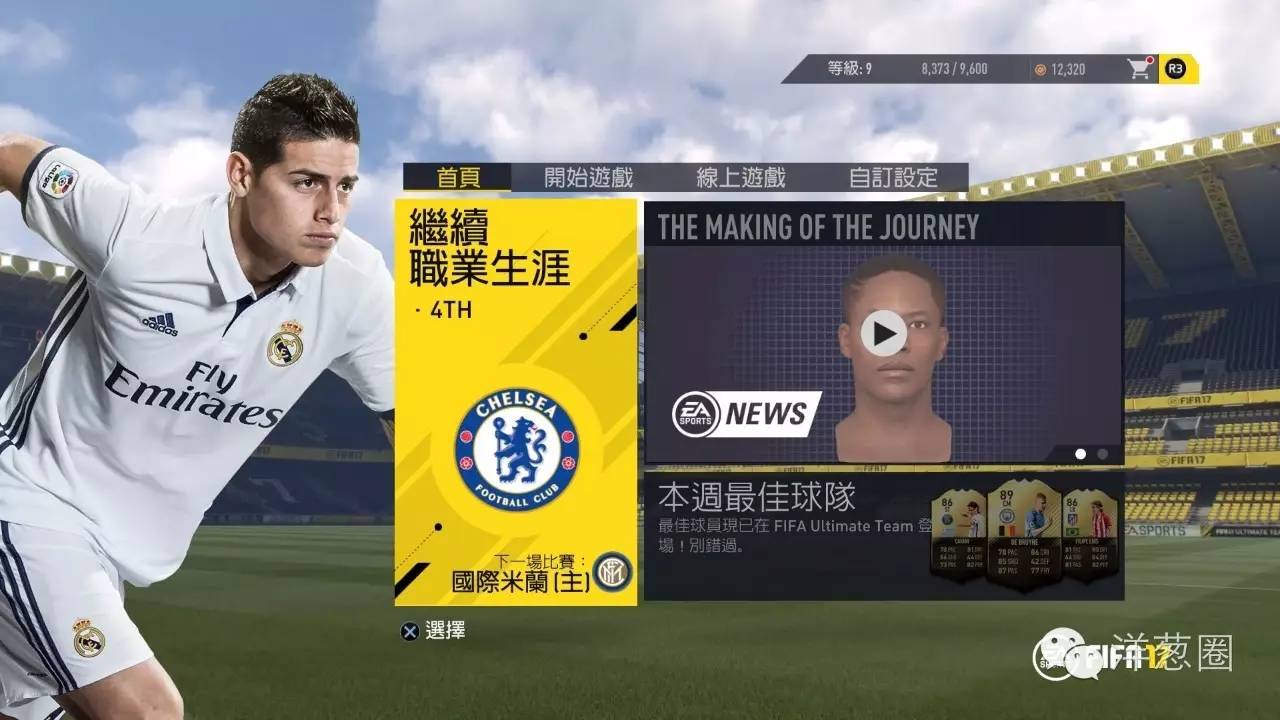This screenshot has width=1280, height=720.
Task: Select the second carousel dot indicator
Action: pyautogui.click(x=1102, y=452)
